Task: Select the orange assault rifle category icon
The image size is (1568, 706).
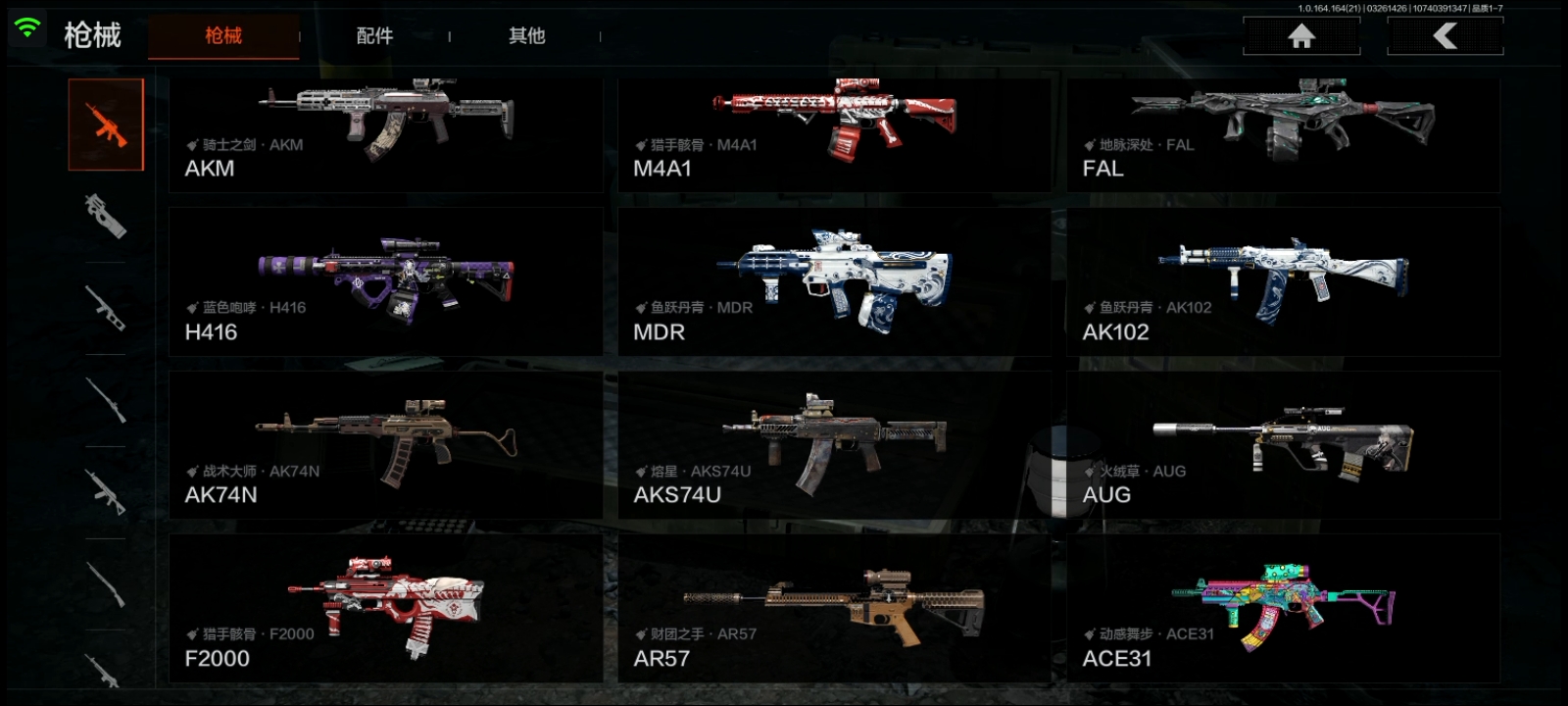Action: [106, 125]
